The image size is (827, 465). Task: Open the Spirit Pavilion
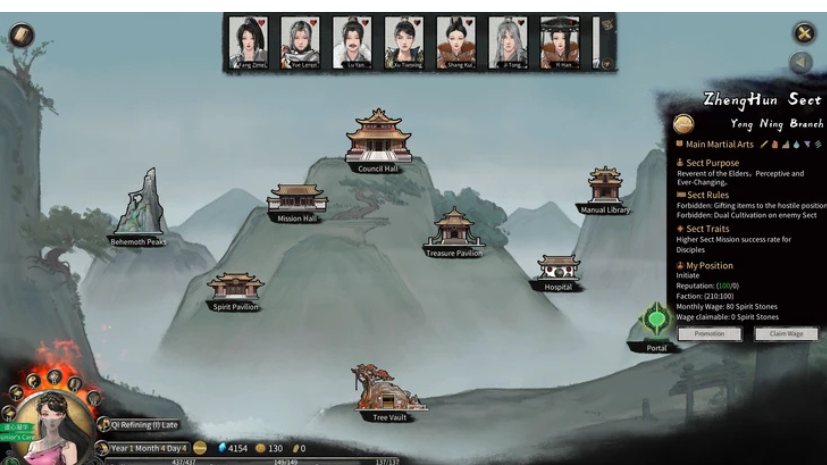pos(236,289)
